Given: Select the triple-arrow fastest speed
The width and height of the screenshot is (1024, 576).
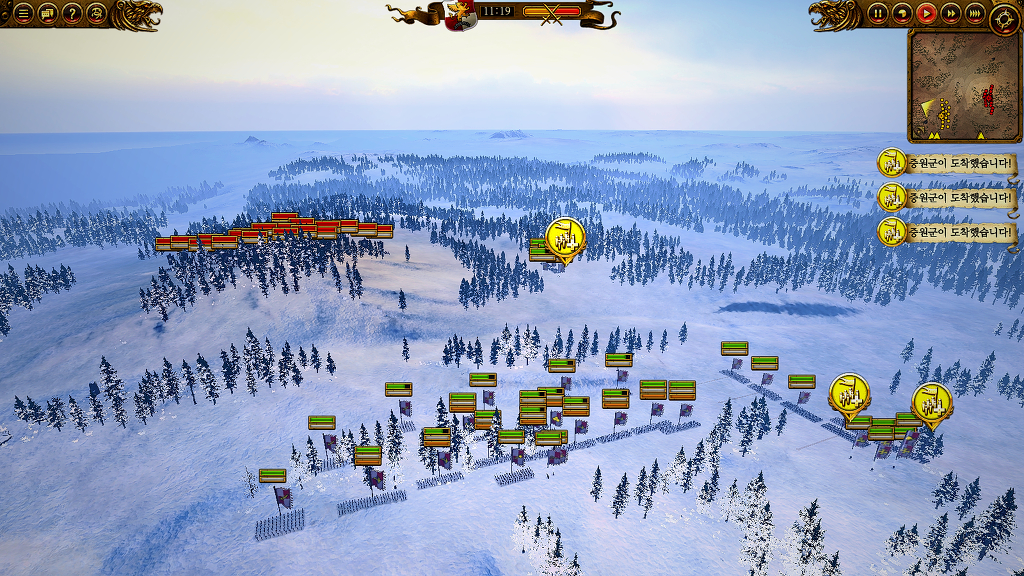Looking at the screenshot, I should (x=975, y=13).
